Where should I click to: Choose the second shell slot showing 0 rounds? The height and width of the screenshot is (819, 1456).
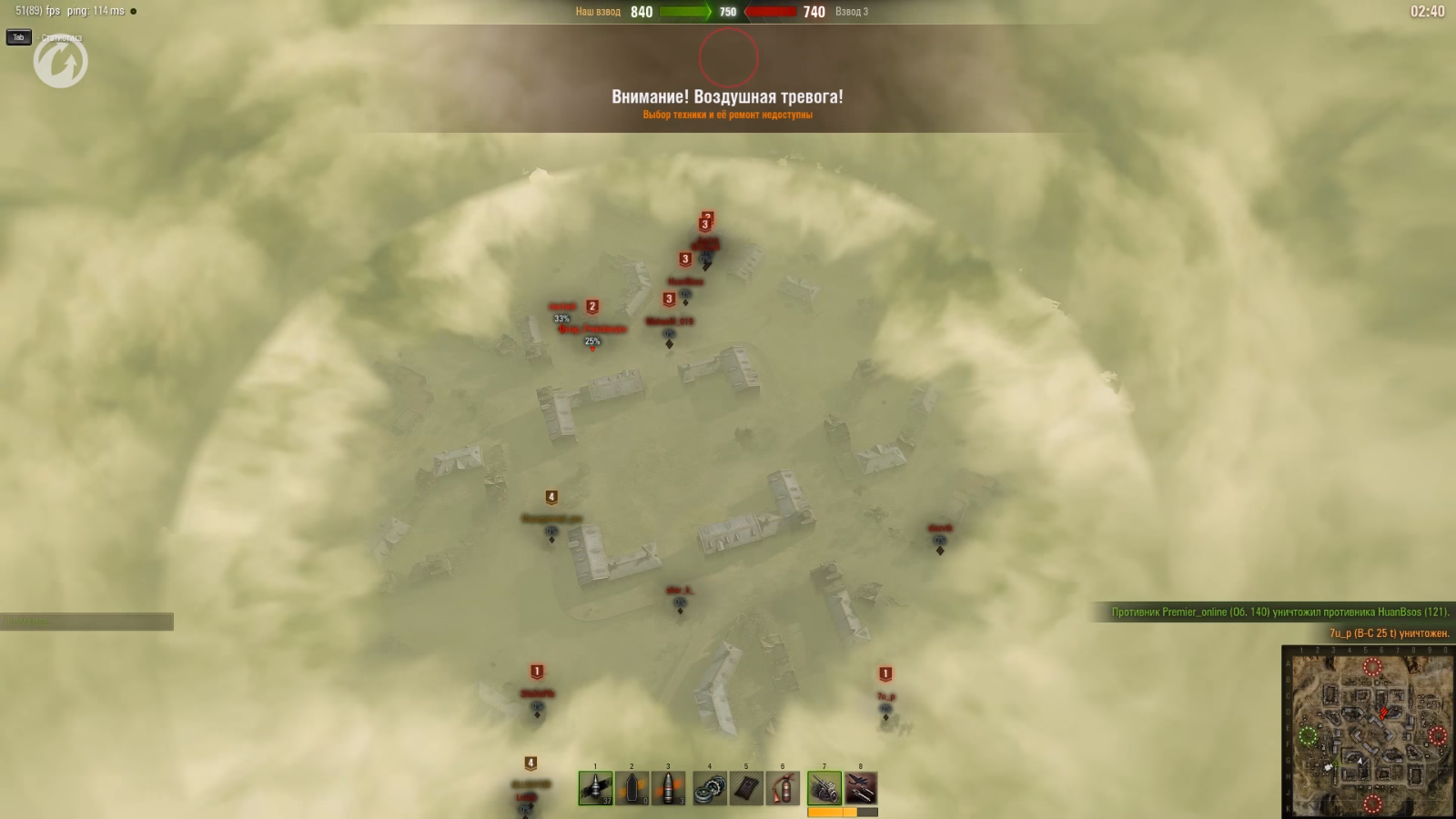tap(632, 788)
